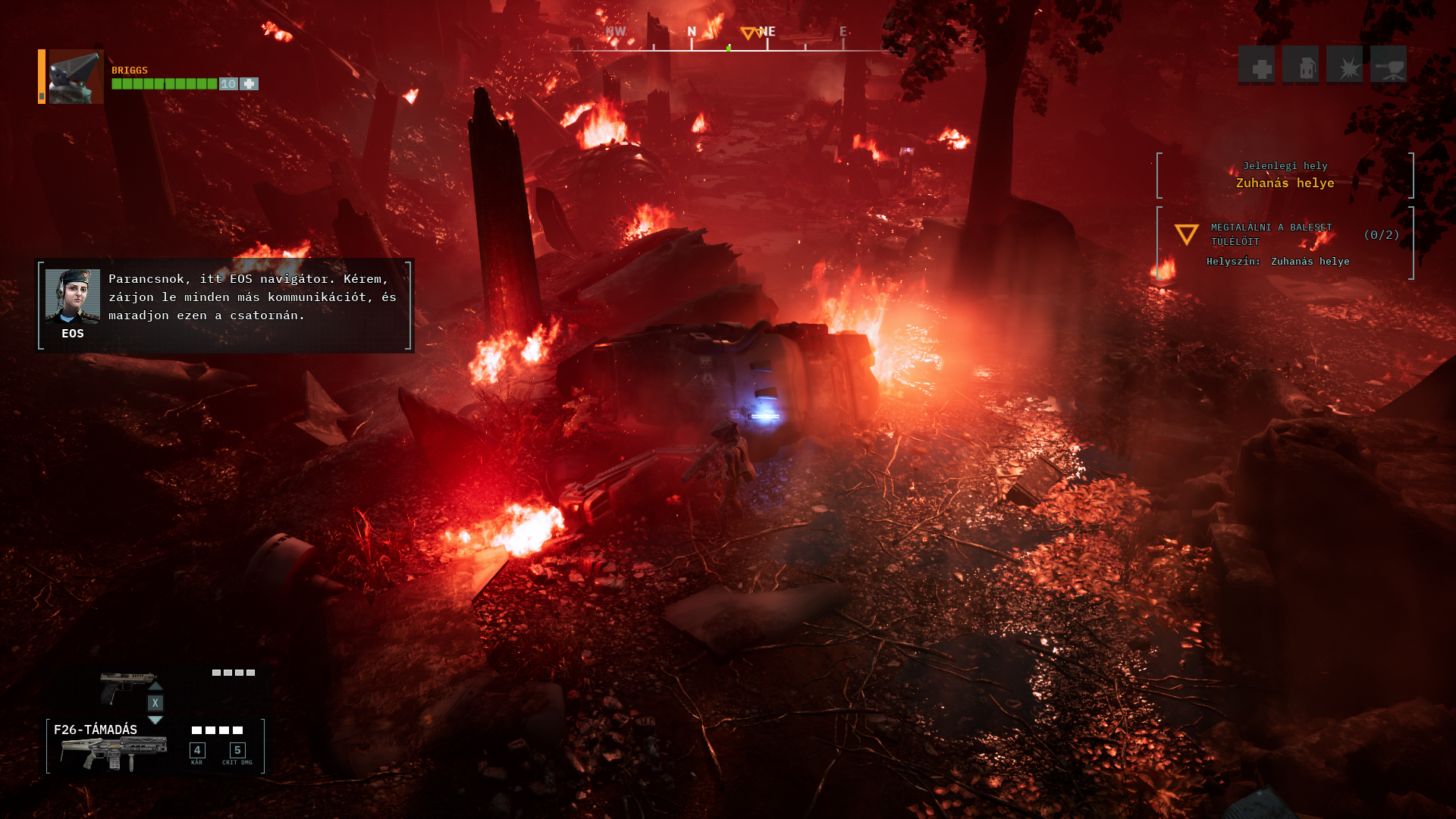Select the Briggs character portrait
Image resolution: width=1456 pixels, height=819 pixels.
click(76, 77)
